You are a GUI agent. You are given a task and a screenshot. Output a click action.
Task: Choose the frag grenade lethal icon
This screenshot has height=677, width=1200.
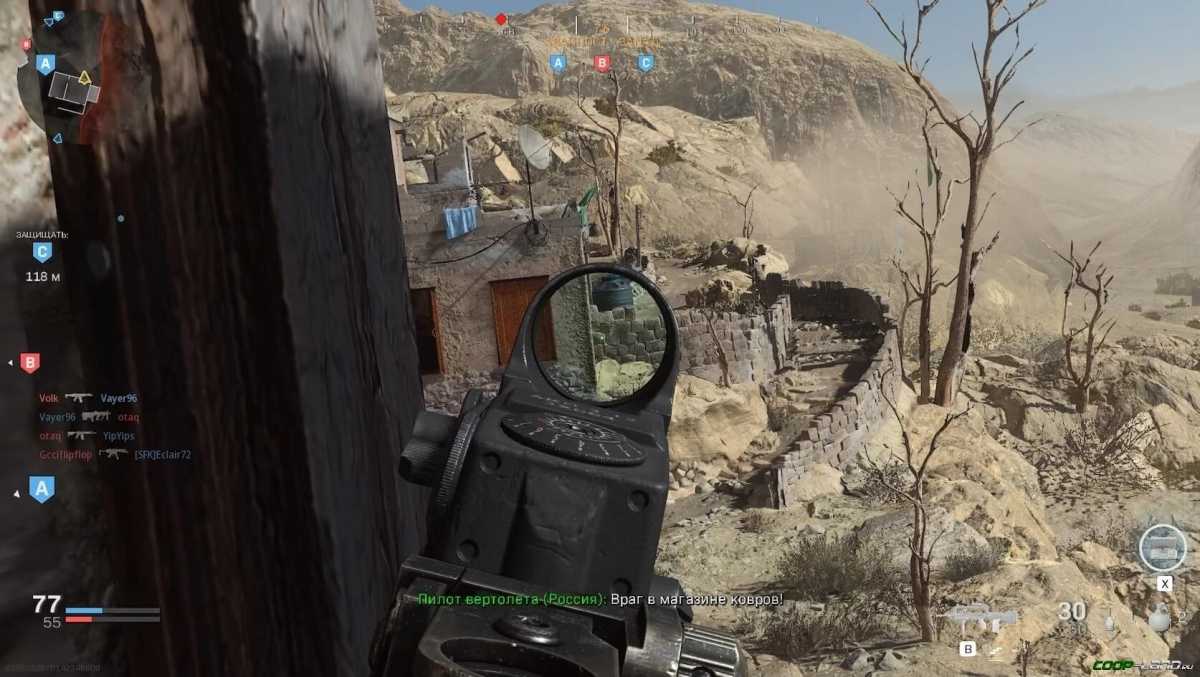(1159, 618)
